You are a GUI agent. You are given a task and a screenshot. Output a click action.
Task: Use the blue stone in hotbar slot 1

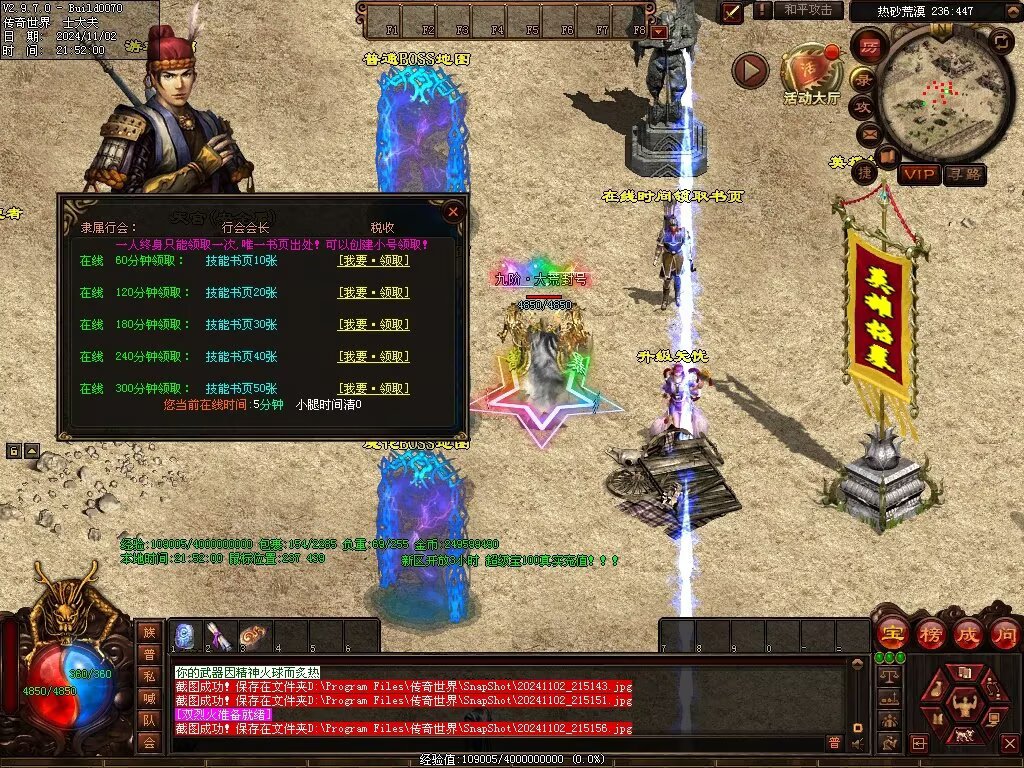(x=186, y=636)
